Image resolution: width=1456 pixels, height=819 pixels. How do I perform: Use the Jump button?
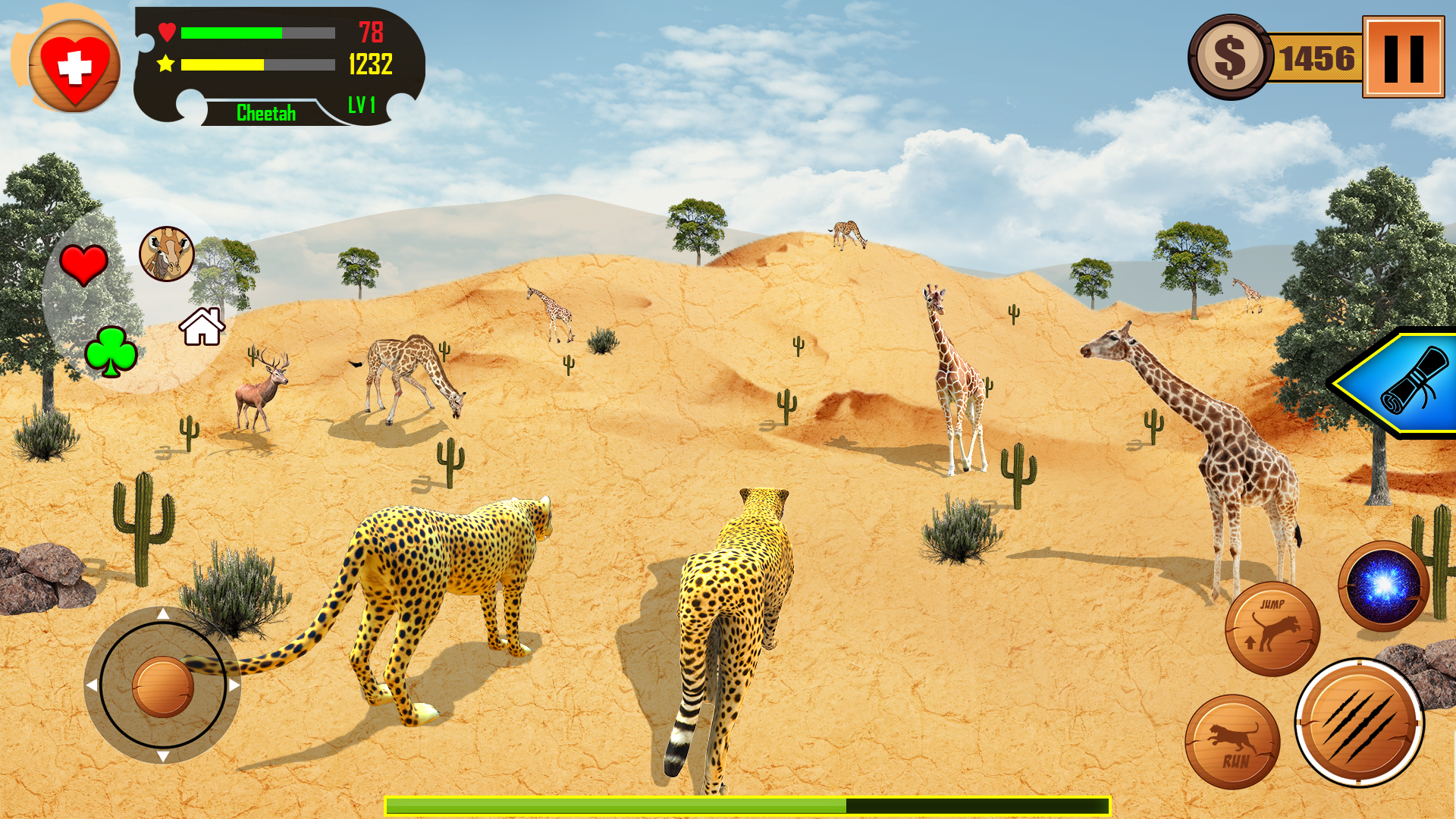[1272, 629]
